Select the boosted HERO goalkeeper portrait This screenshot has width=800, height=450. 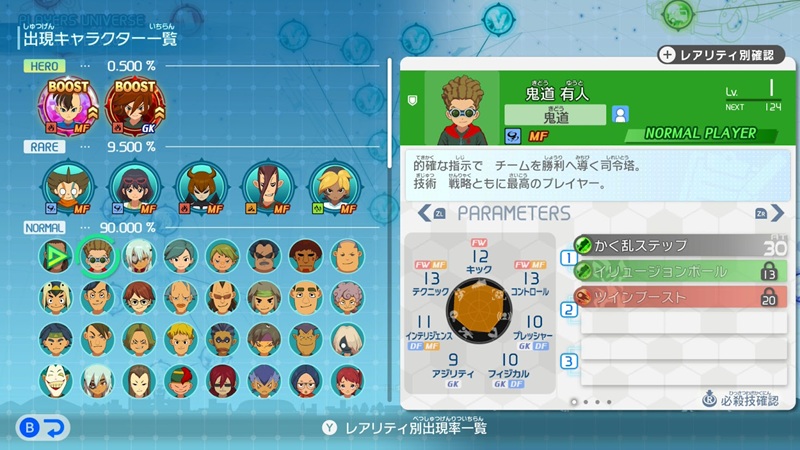pyautogui.click(x=134, y=104)
